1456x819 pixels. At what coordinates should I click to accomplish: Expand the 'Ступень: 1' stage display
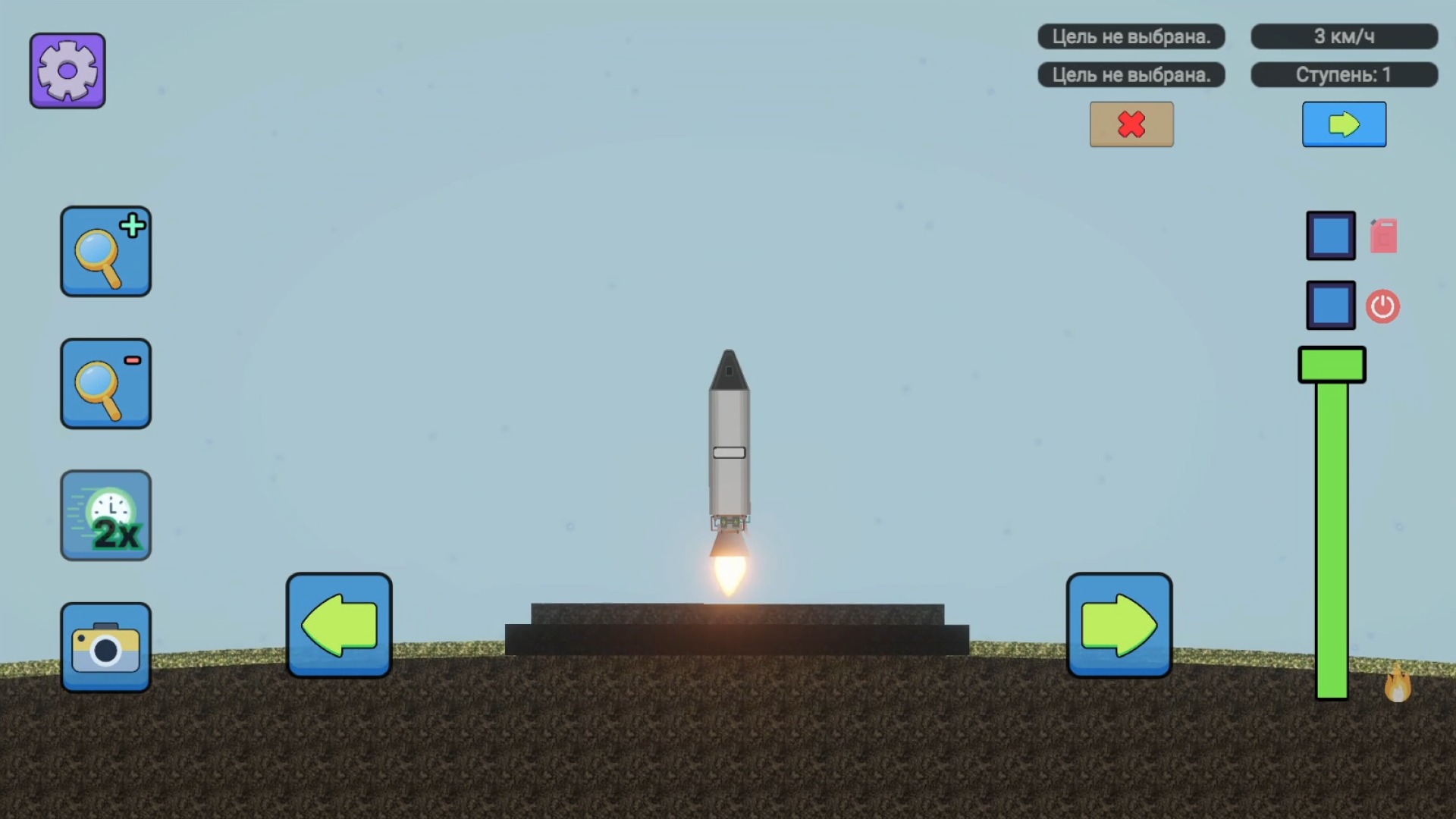pos(1344,74)
